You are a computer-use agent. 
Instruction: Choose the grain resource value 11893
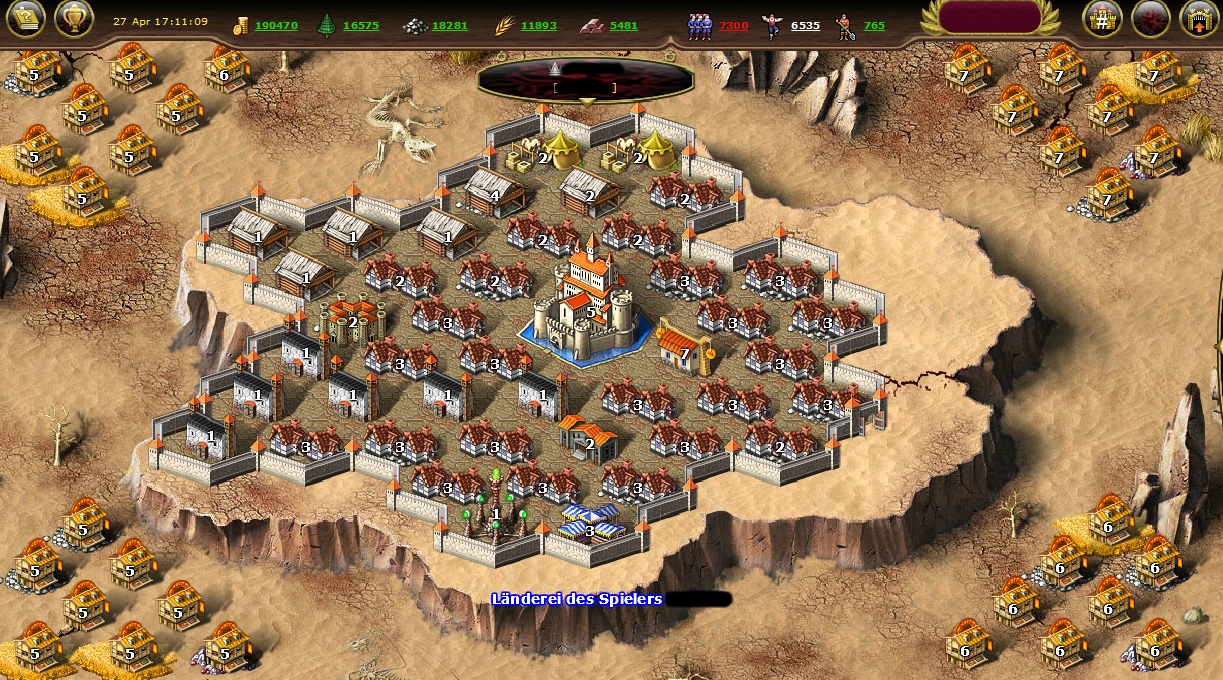(x=538, y=25)
